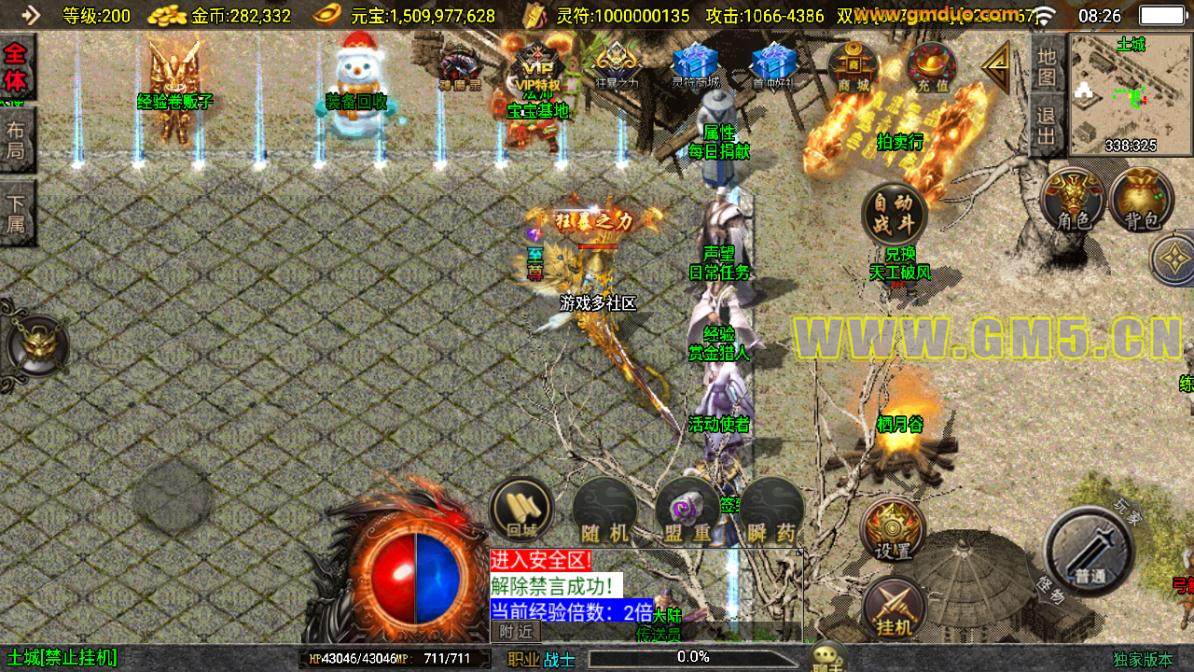Screen dimensions: 1194x672
Task: Select the 全体 tab on the left
Action: tap(18, 68)
